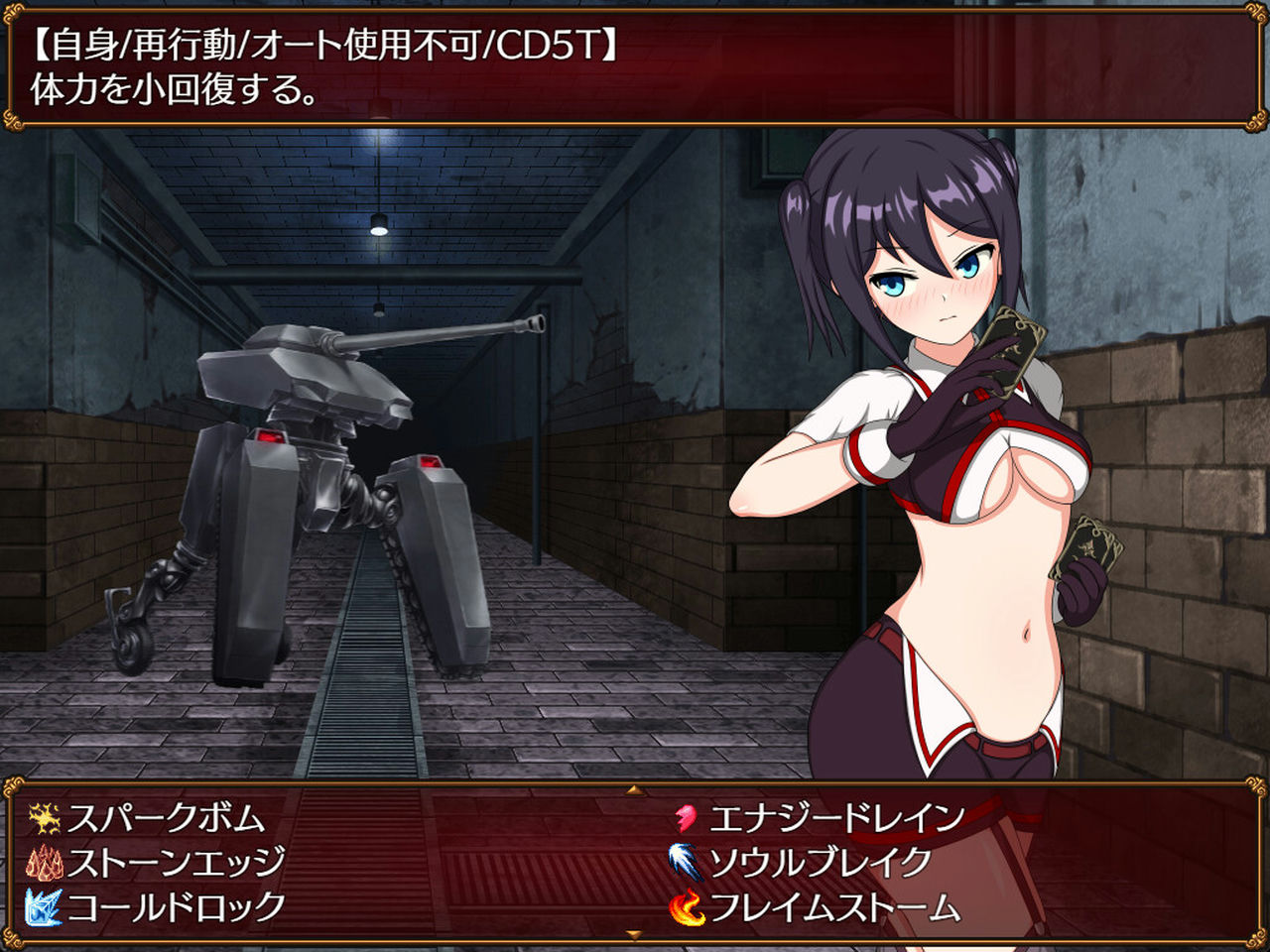Viewport: 1270px width, 952px height.
Task: Click the コールドロック skill text
Action: [176, 905]
